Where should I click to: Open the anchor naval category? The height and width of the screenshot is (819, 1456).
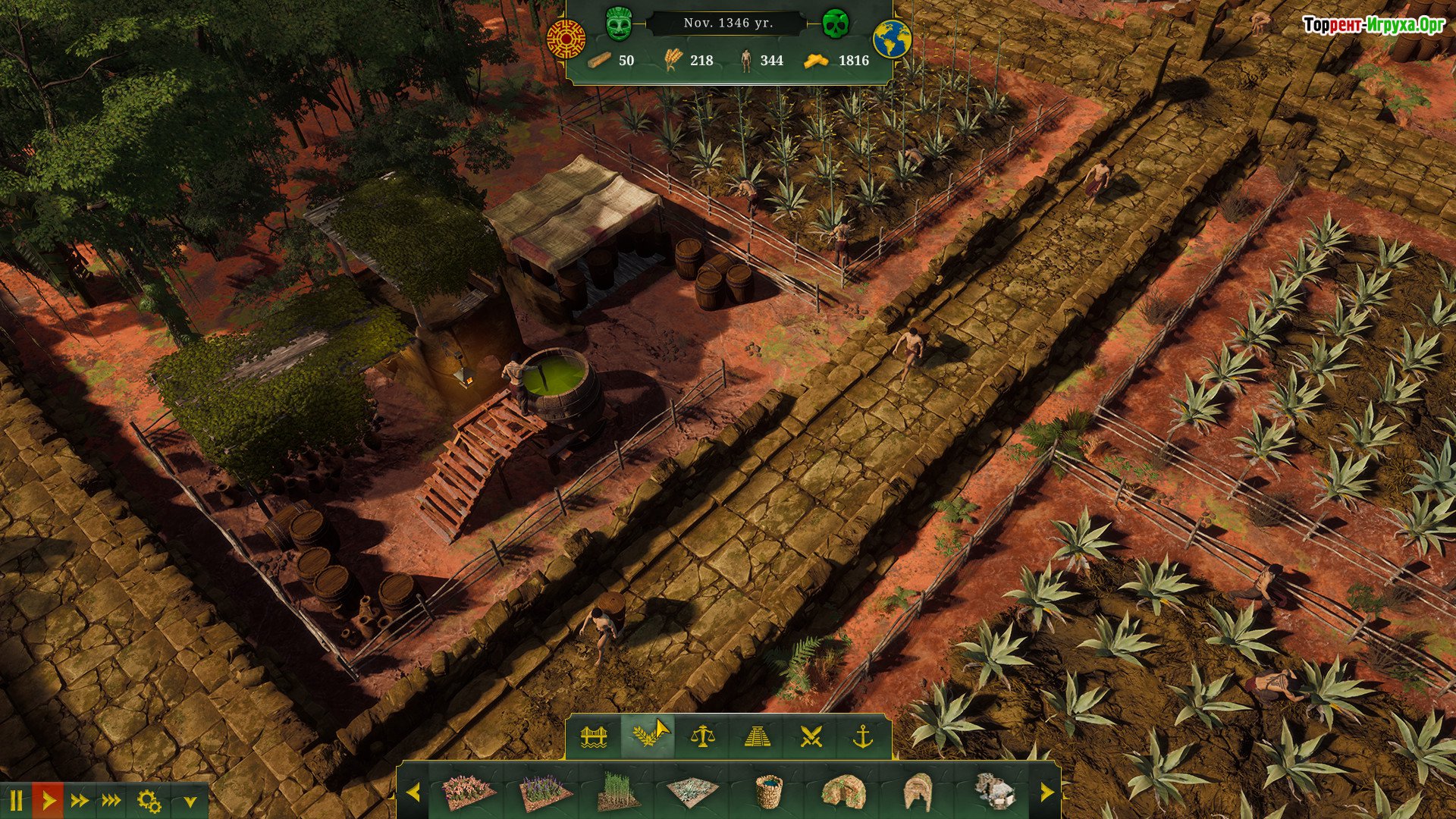pos(863,736)
